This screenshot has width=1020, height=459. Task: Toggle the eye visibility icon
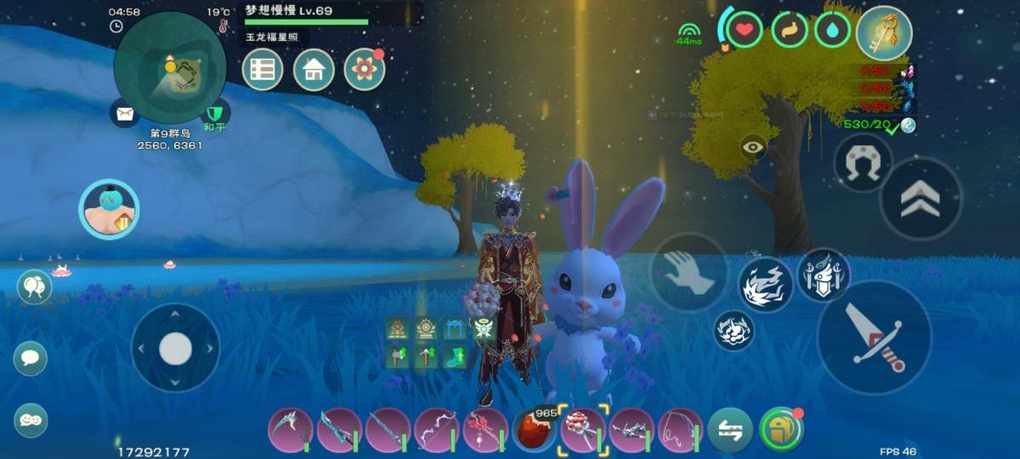[753, 148]
